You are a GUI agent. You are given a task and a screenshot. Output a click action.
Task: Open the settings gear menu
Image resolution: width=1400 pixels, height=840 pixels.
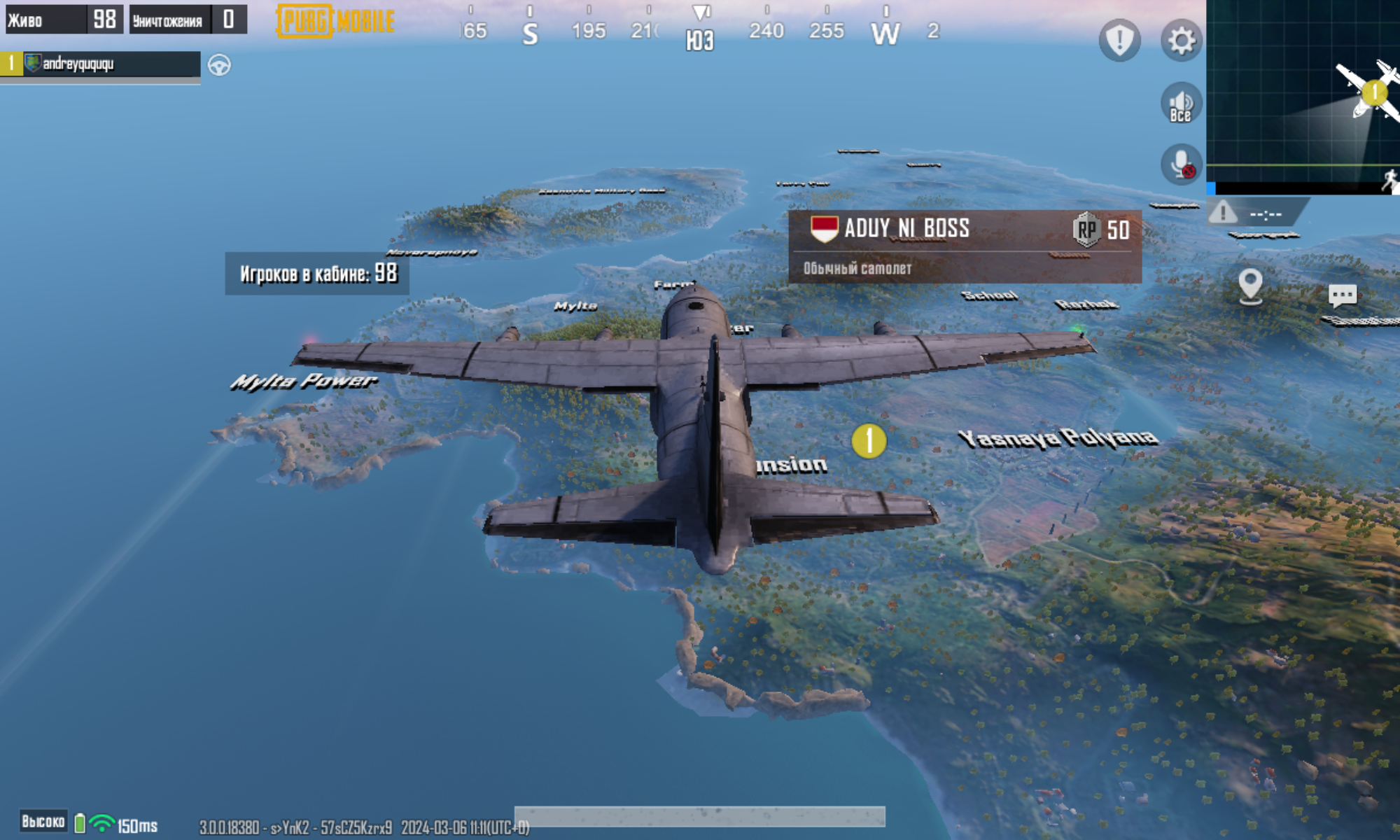click(x=1181, y=41)
